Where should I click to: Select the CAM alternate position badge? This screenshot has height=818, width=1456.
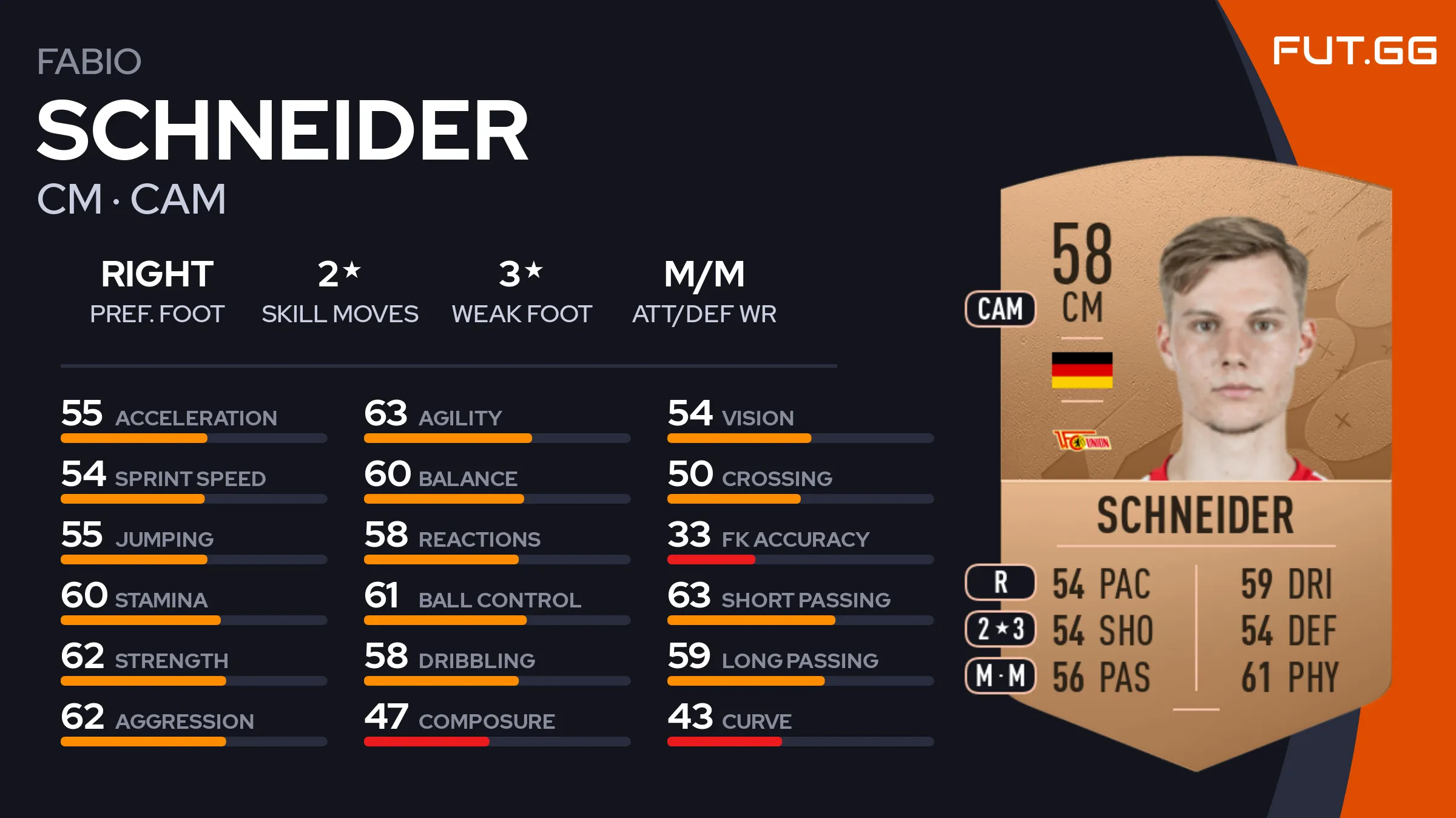click(1000, 309)
